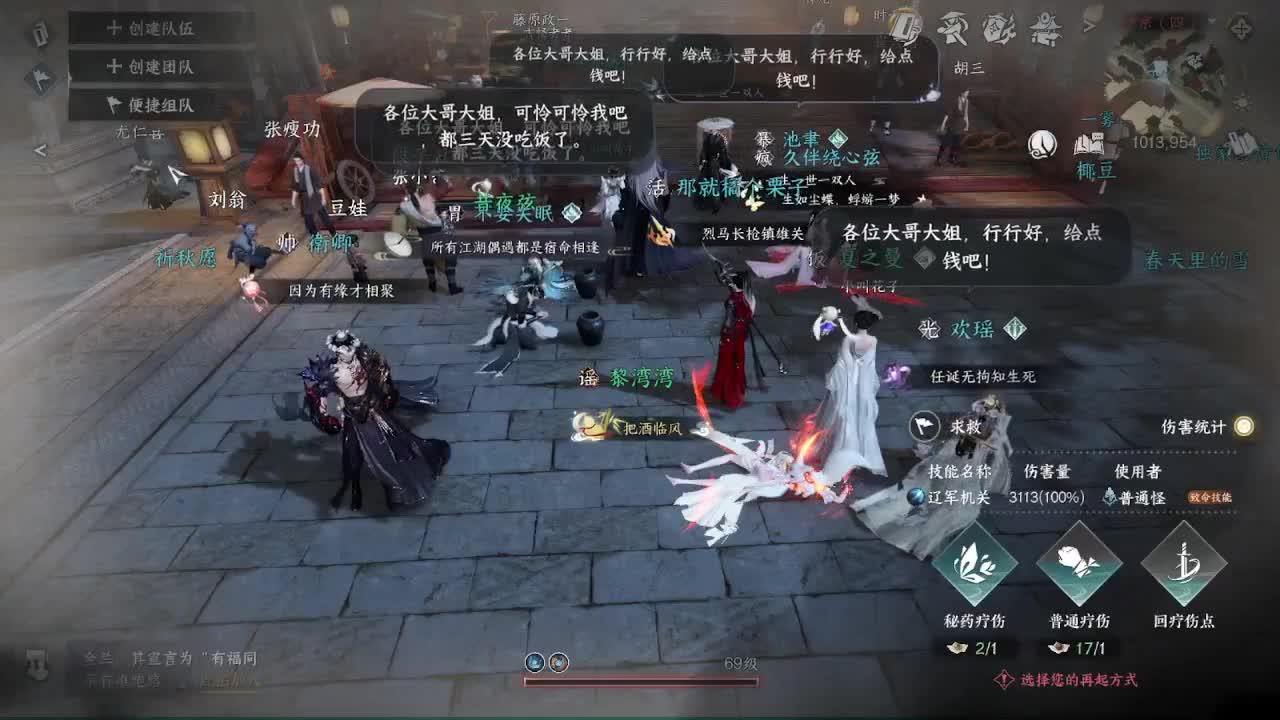
Task: Toggle the 伤害统计 damage statistics coin button
Action: pyautogui.click(x=1241, y=426)
